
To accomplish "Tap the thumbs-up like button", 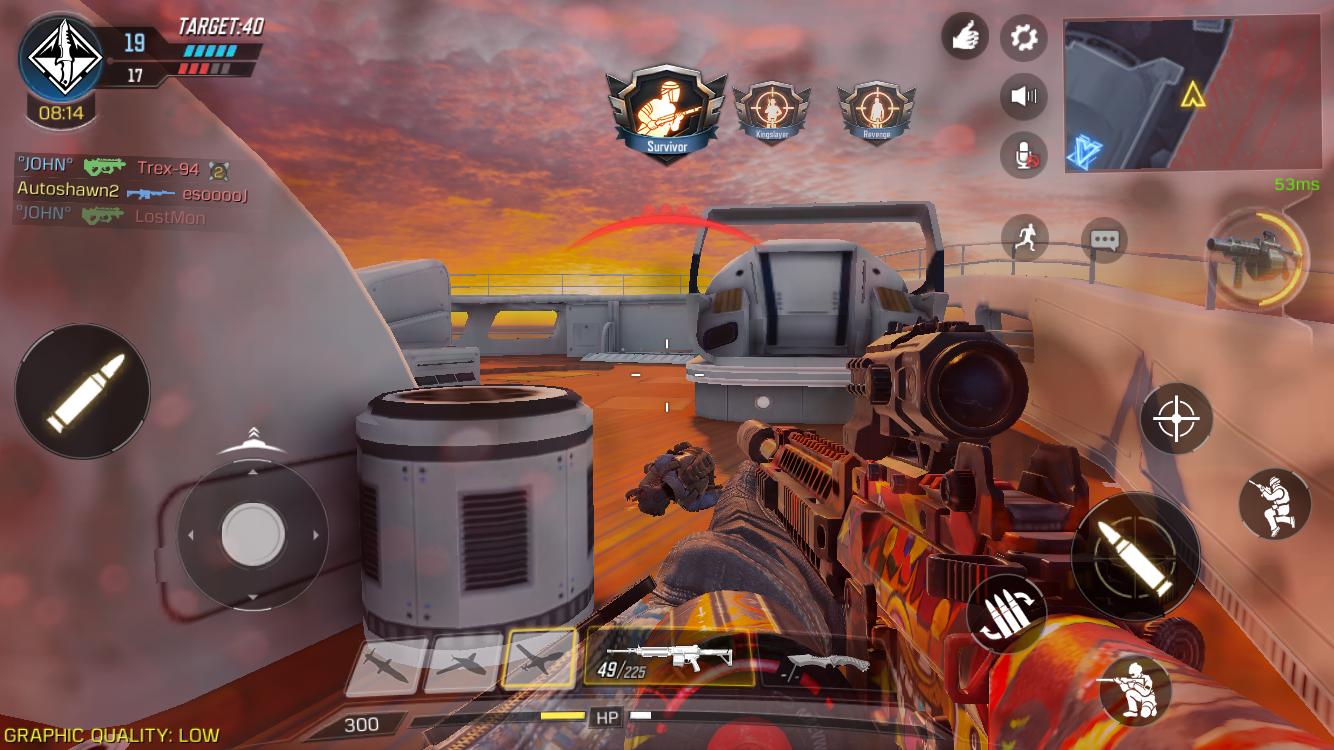I will [x=965, y=38].
